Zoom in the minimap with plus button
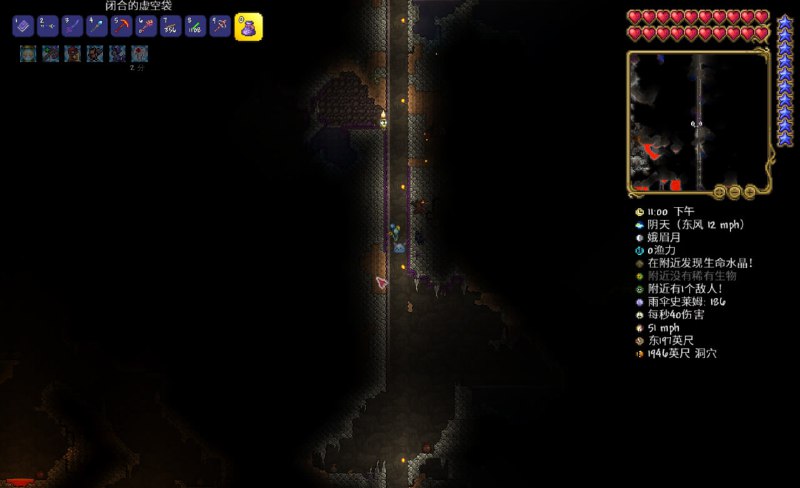The height and width of the screenshot is (488, 800). 750,191
